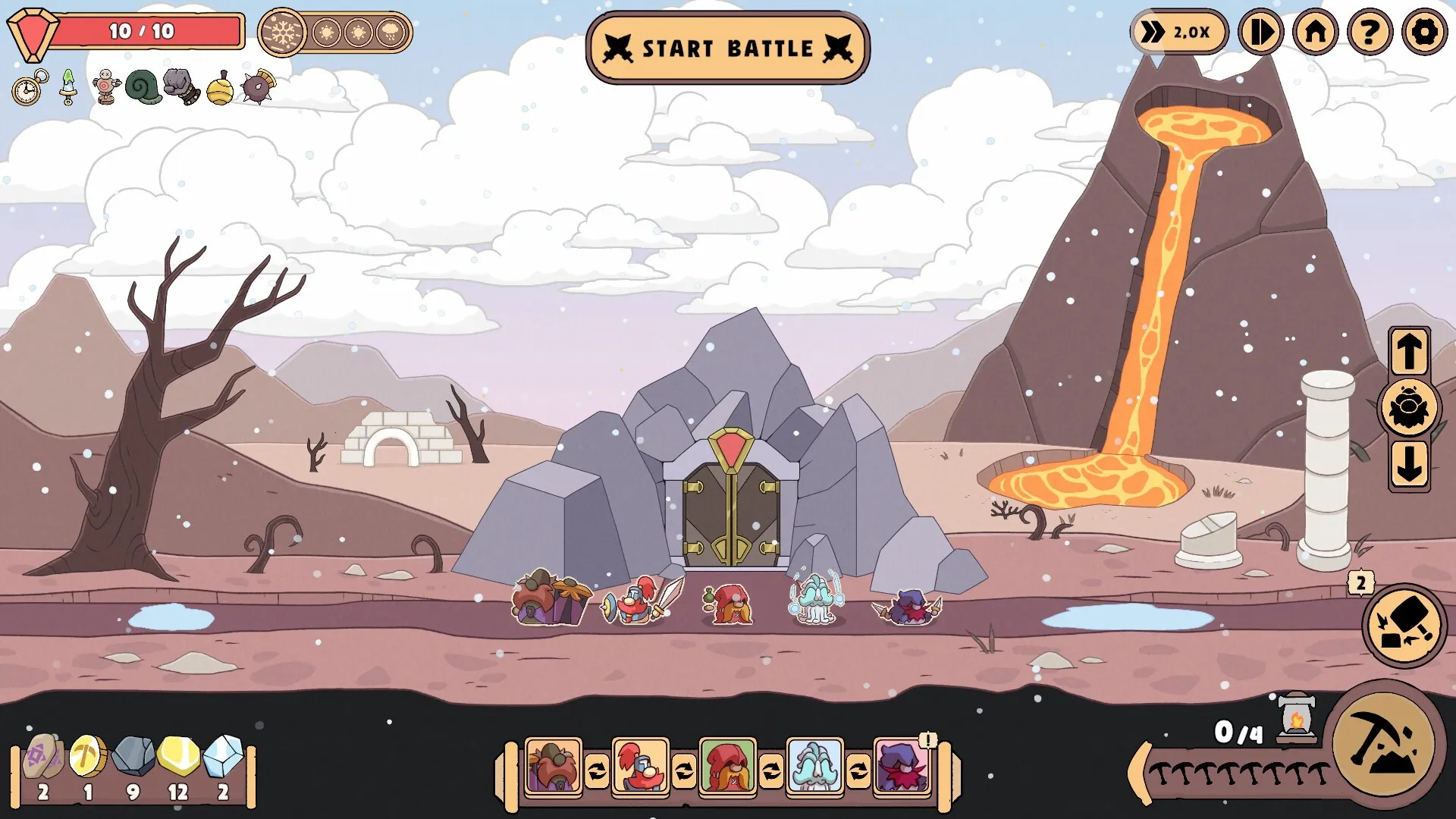The width and height of the screenshot is (1456, 819).
Task: Inspect the green snail shell relic
Action: point(143,87)
